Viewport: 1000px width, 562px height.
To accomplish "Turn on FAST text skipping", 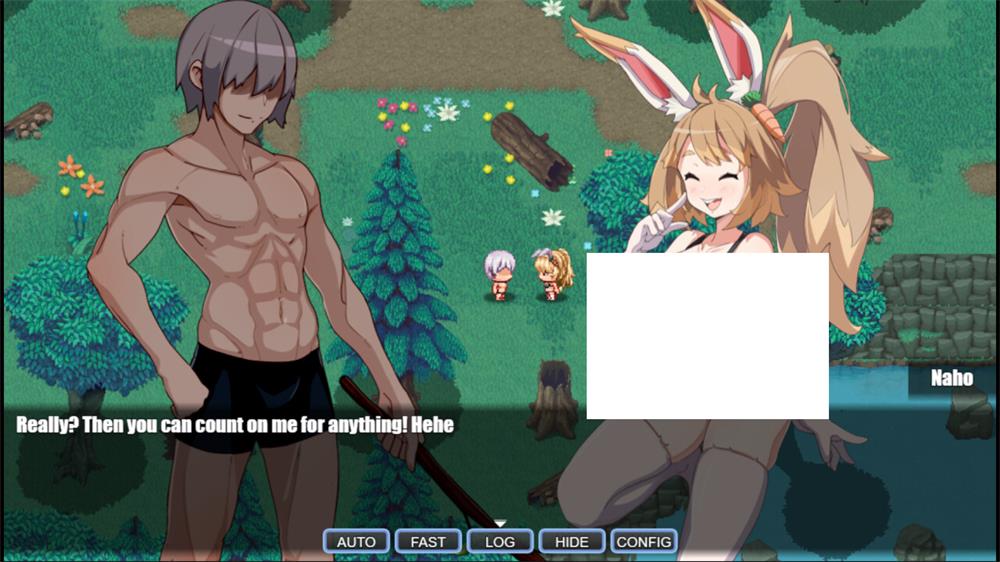I will [428, 541].
